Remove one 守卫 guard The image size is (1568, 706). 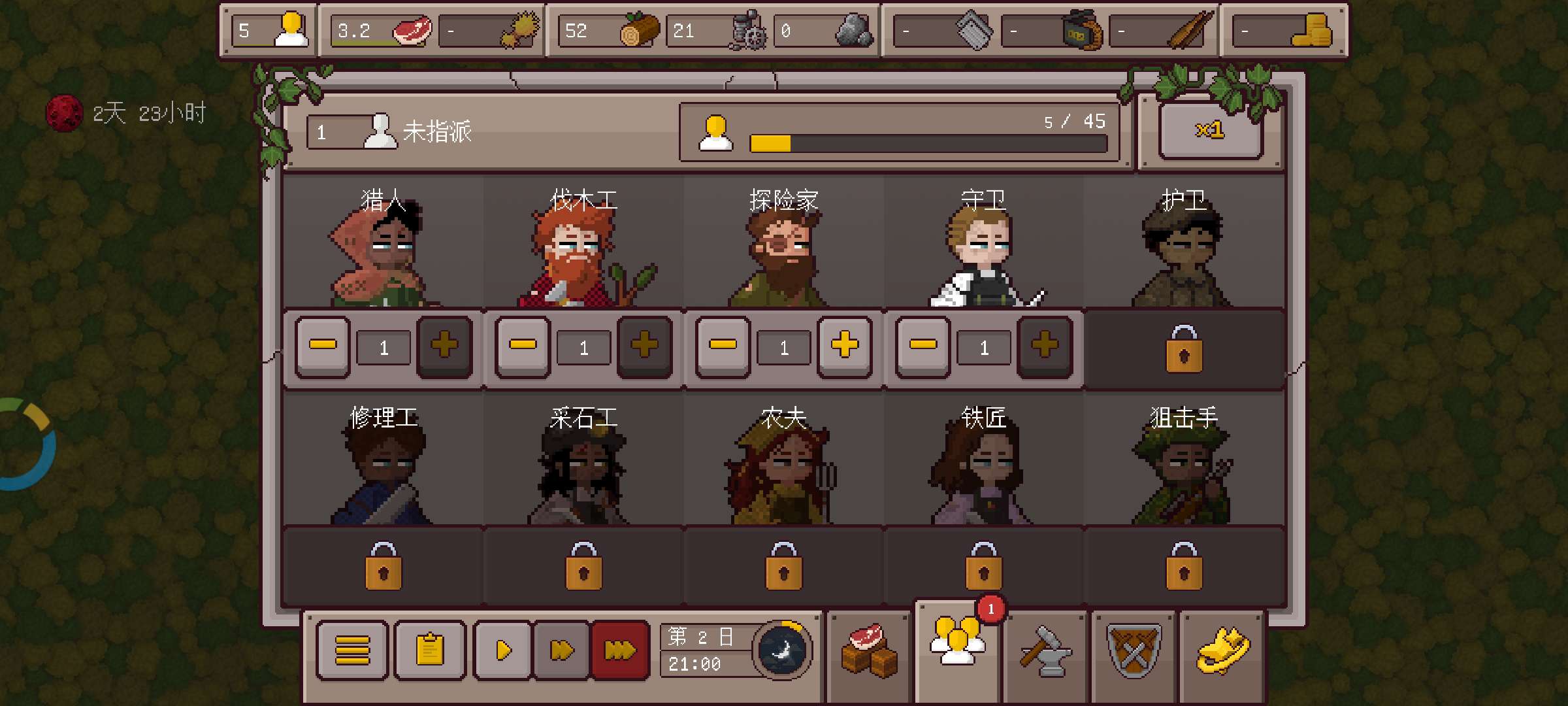coord(923,346)
